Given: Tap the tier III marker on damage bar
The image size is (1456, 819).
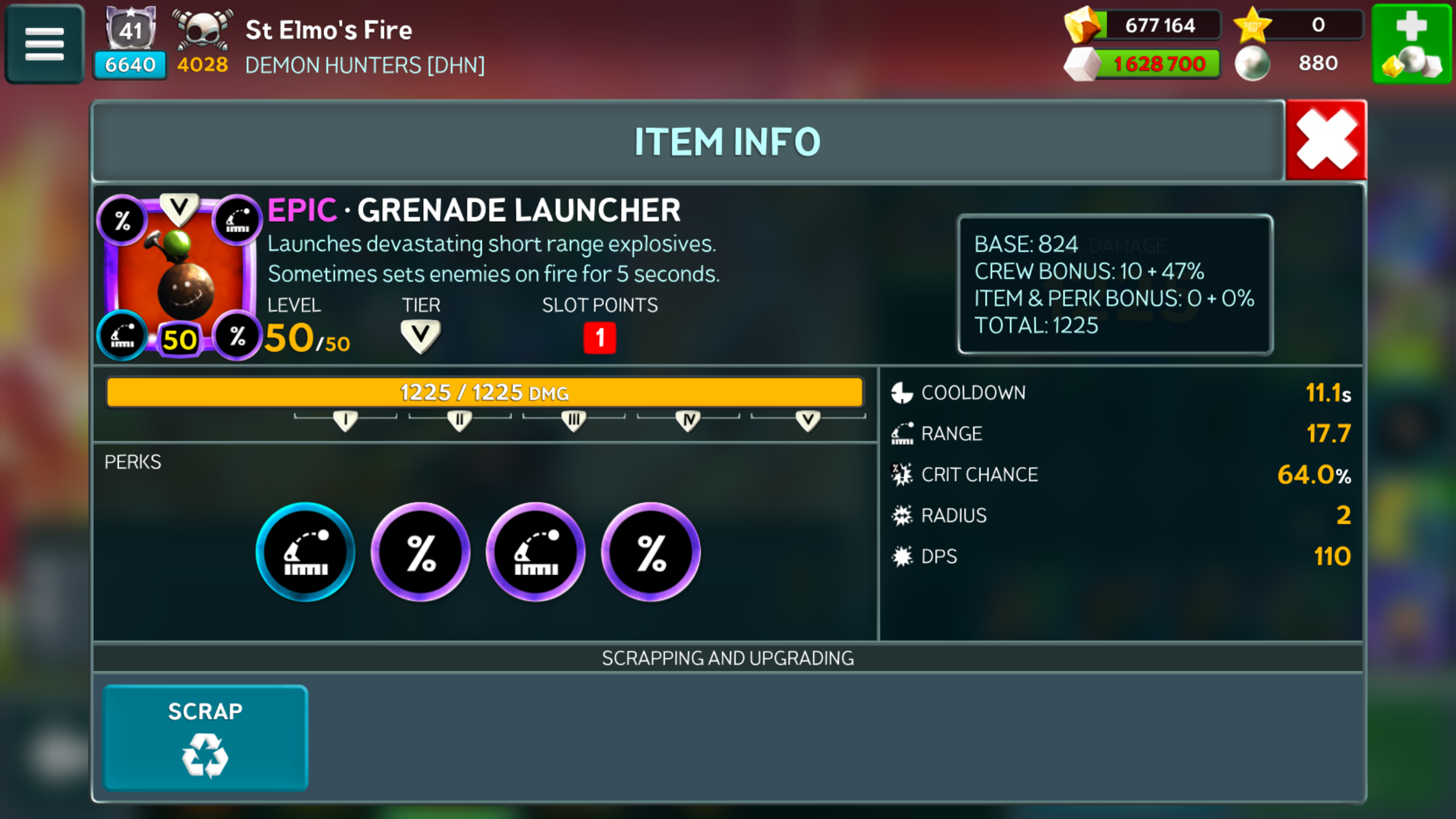Looking at the screenshot, I should click(574, 420).
